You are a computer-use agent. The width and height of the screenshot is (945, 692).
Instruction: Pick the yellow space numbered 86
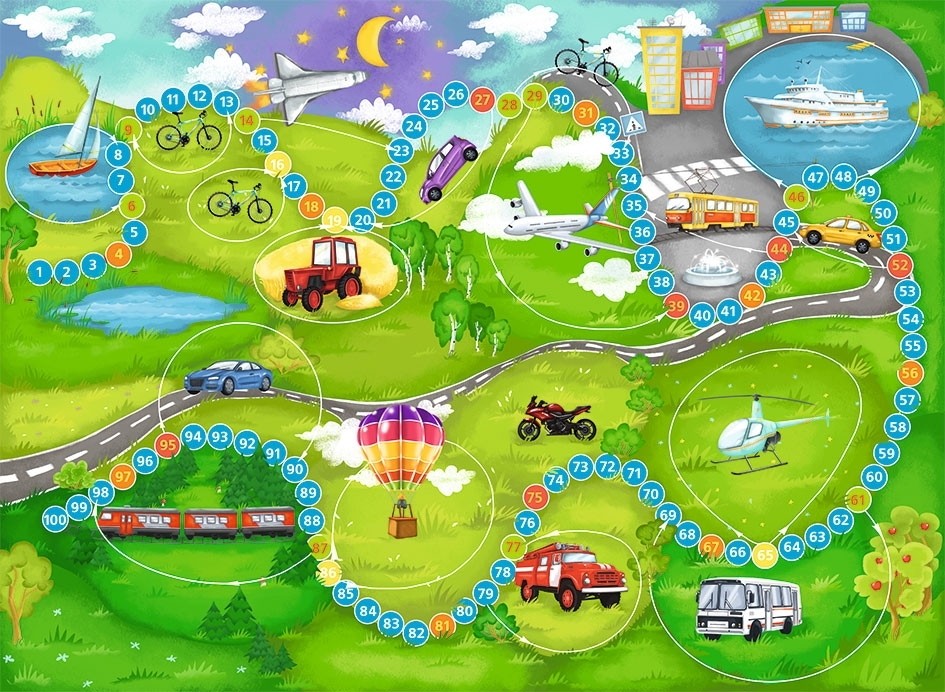pos(328,573)
